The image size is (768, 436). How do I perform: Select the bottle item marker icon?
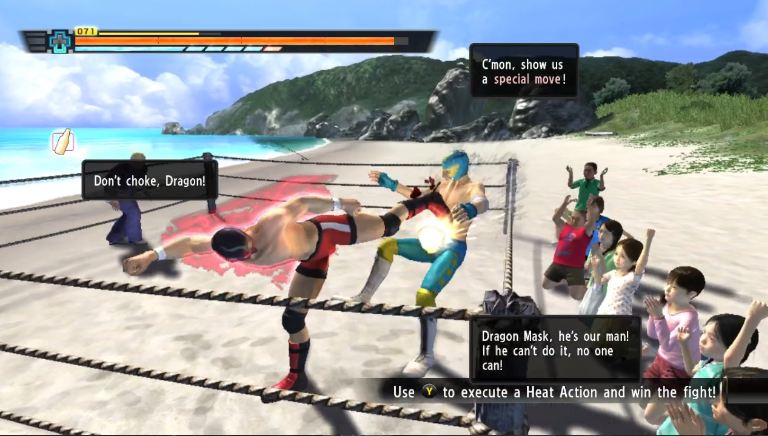pyautogui.click(x=63, y=141)
